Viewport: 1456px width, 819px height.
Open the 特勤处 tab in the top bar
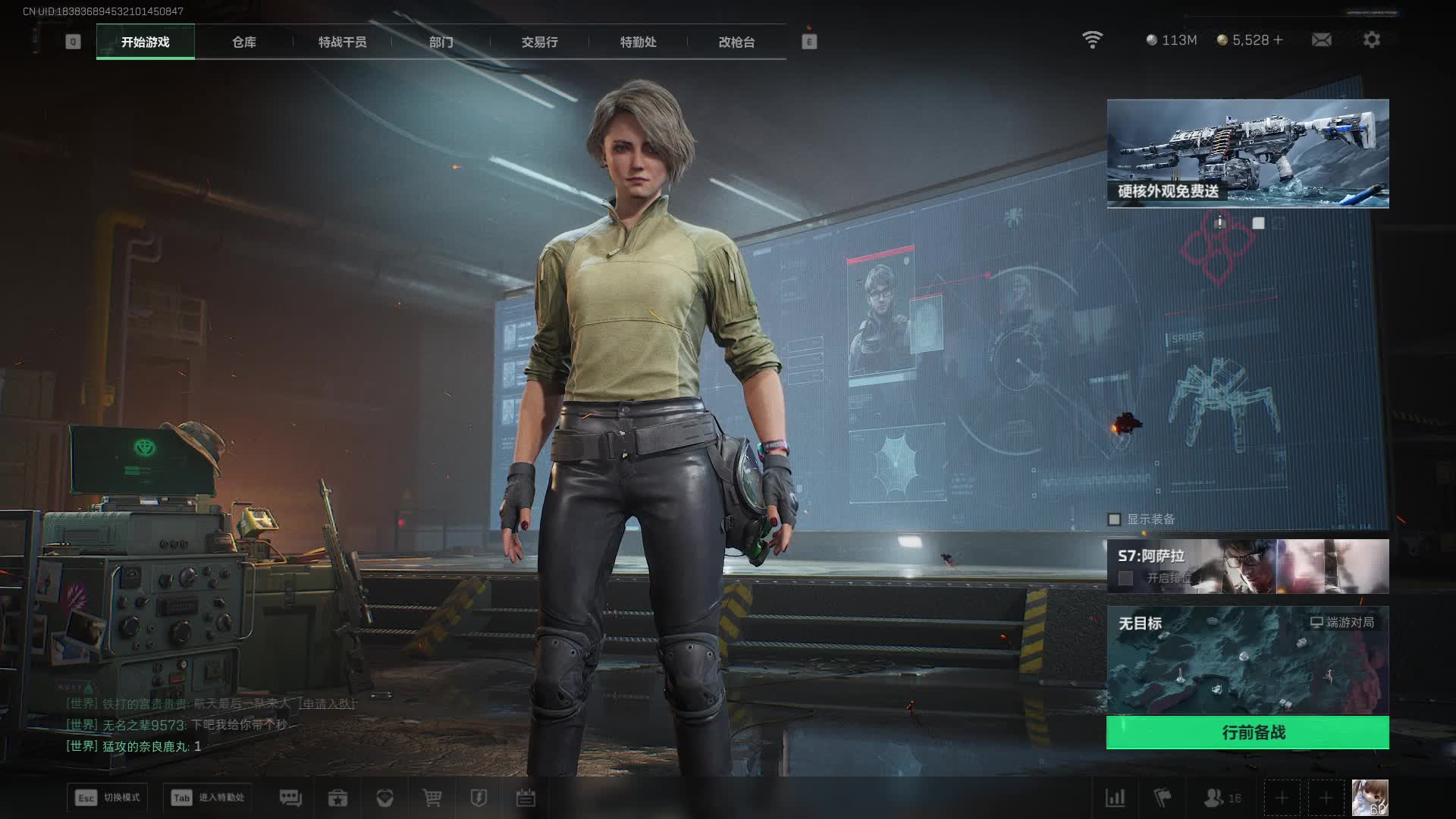(x=638, y=42)
